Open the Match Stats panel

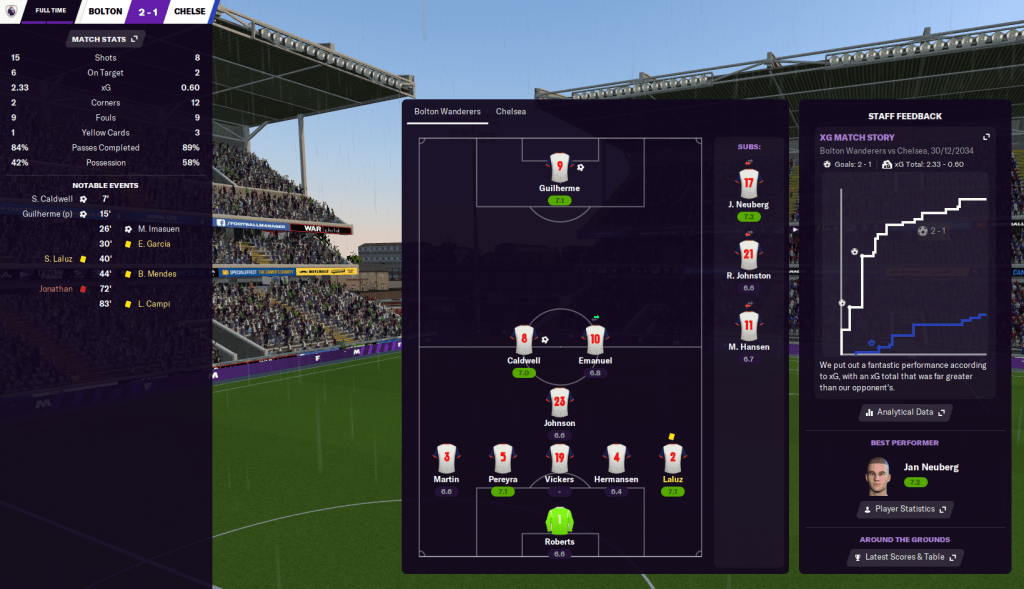point(106,39)
